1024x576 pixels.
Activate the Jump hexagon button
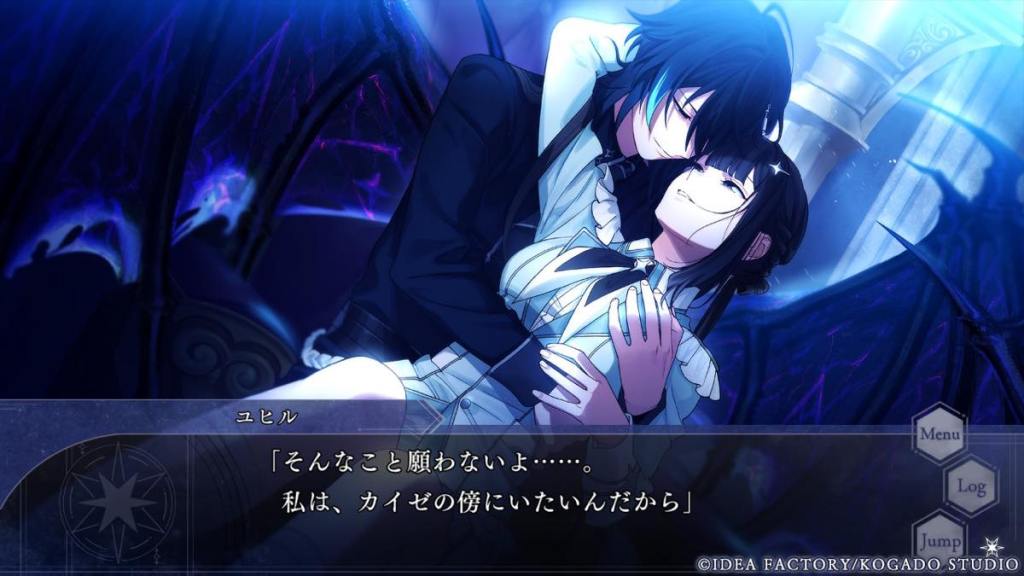[939, 537]
